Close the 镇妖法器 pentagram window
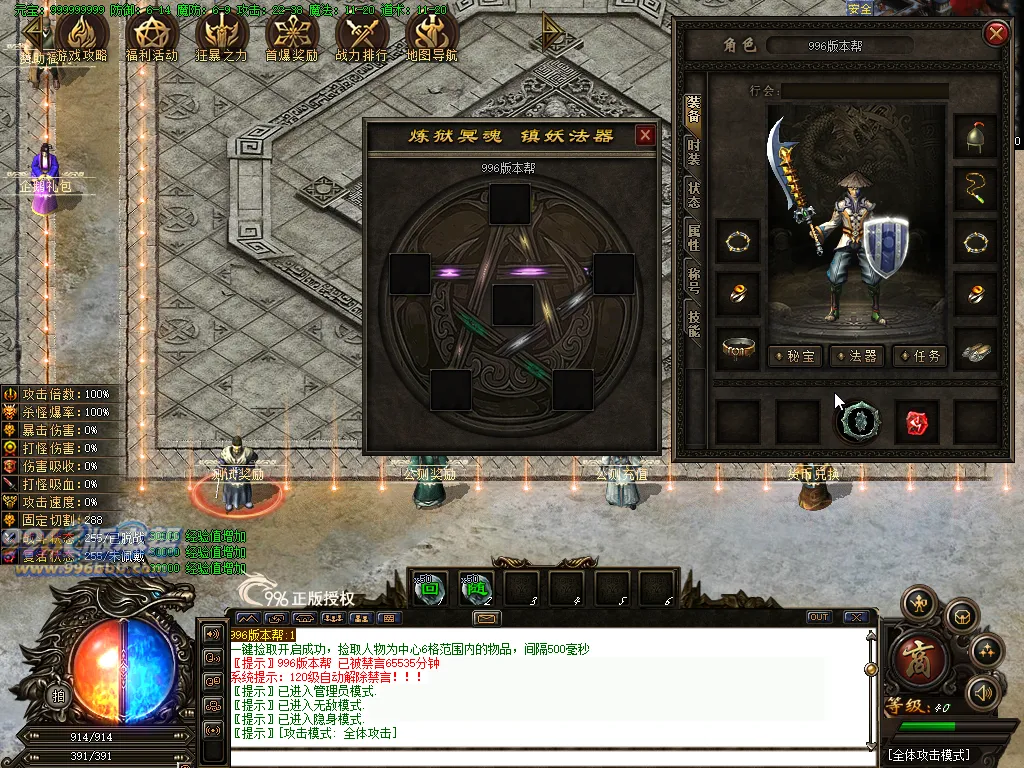The height and width of the screenshot is (768, 1024). coord(645,135)
